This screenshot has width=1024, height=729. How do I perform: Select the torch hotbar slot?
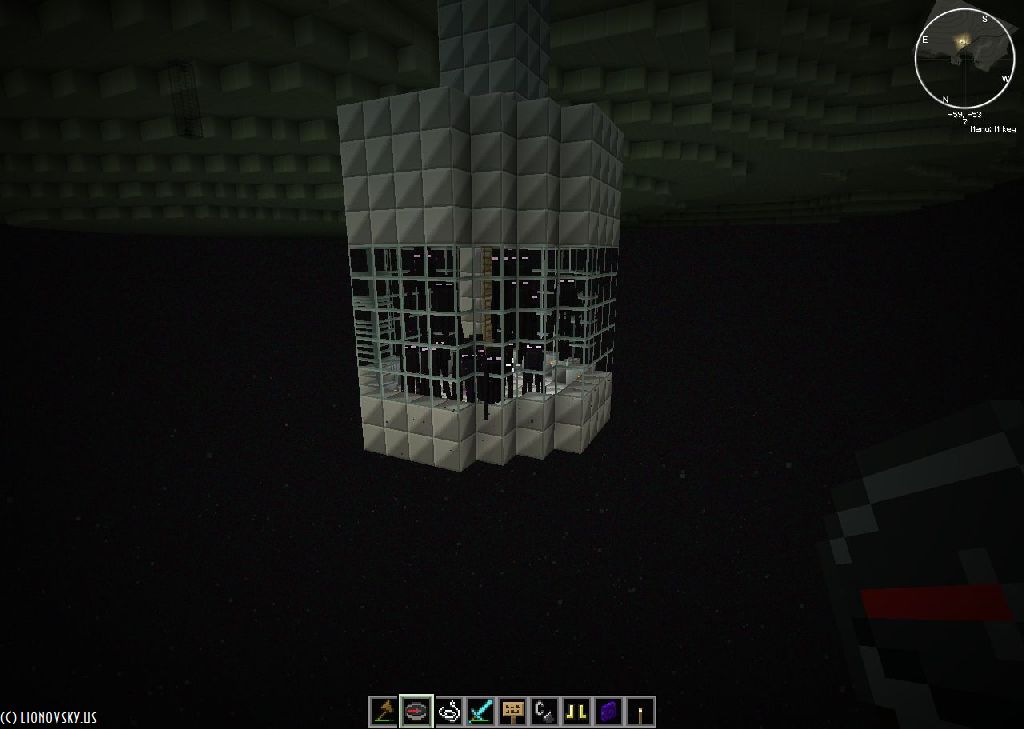(641, 711)
